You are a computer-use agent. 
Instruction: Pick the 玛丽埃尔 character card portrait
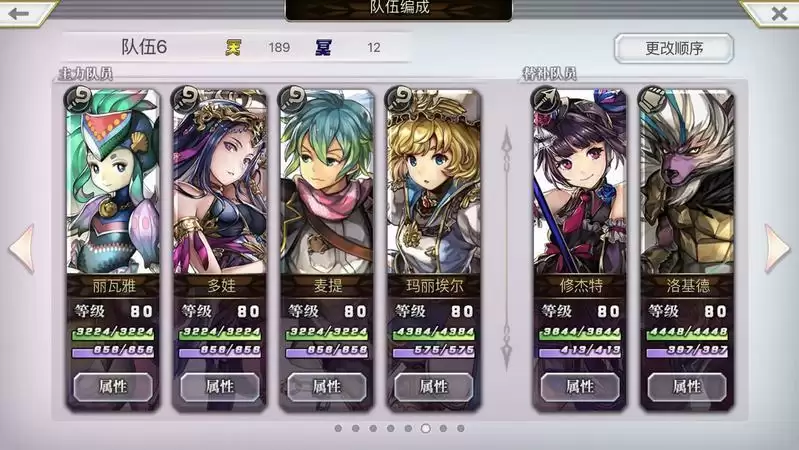coord(433,180)
